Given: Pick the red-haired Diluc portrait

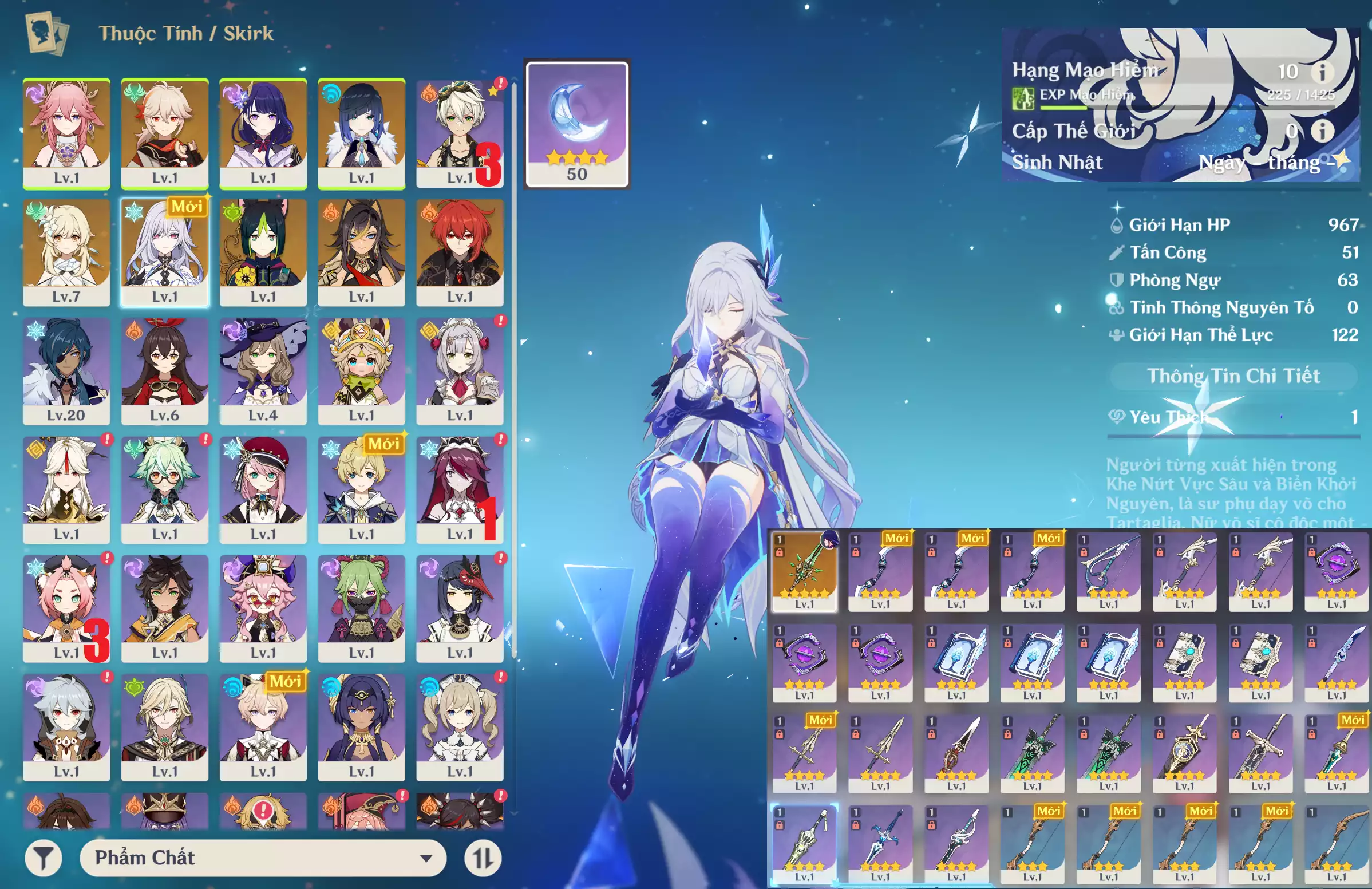Looking at the screenshot, I should [x=460, y=252].
